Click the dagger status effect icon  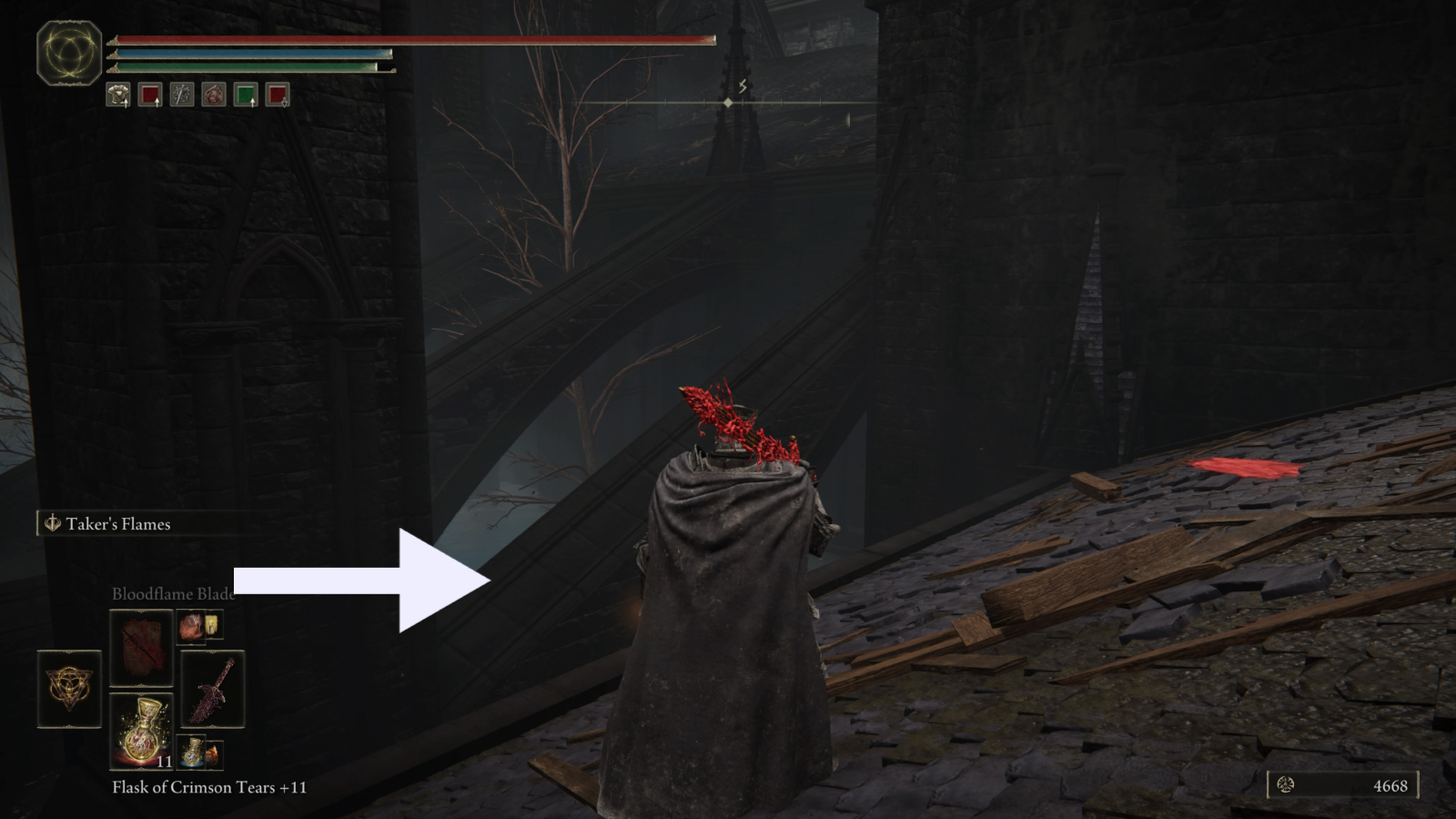[182, 95]
